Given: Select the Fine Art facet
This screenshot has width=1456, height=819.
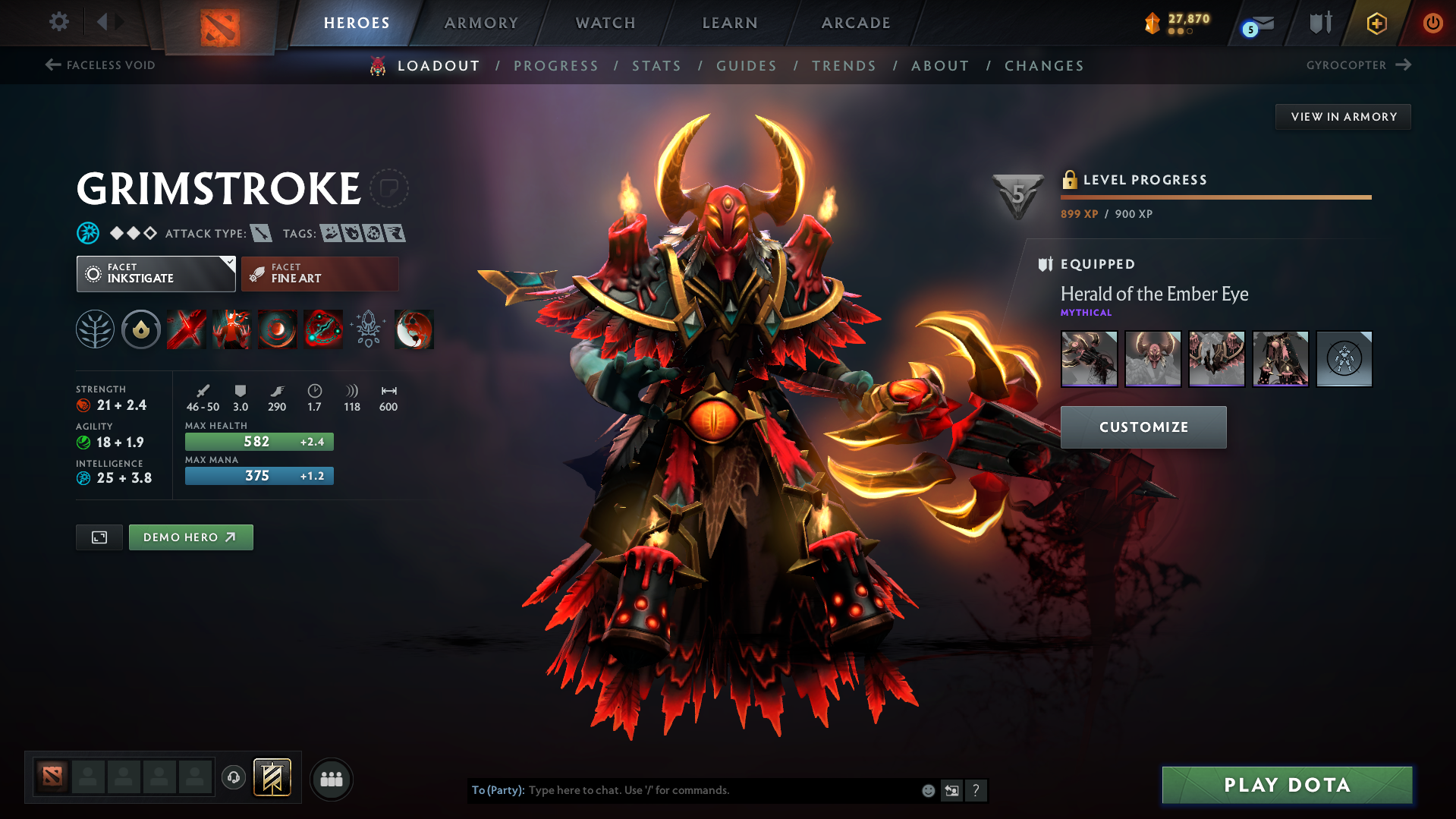Looking at the screenshot, I should pyautogui.click(x=319, y=273).
